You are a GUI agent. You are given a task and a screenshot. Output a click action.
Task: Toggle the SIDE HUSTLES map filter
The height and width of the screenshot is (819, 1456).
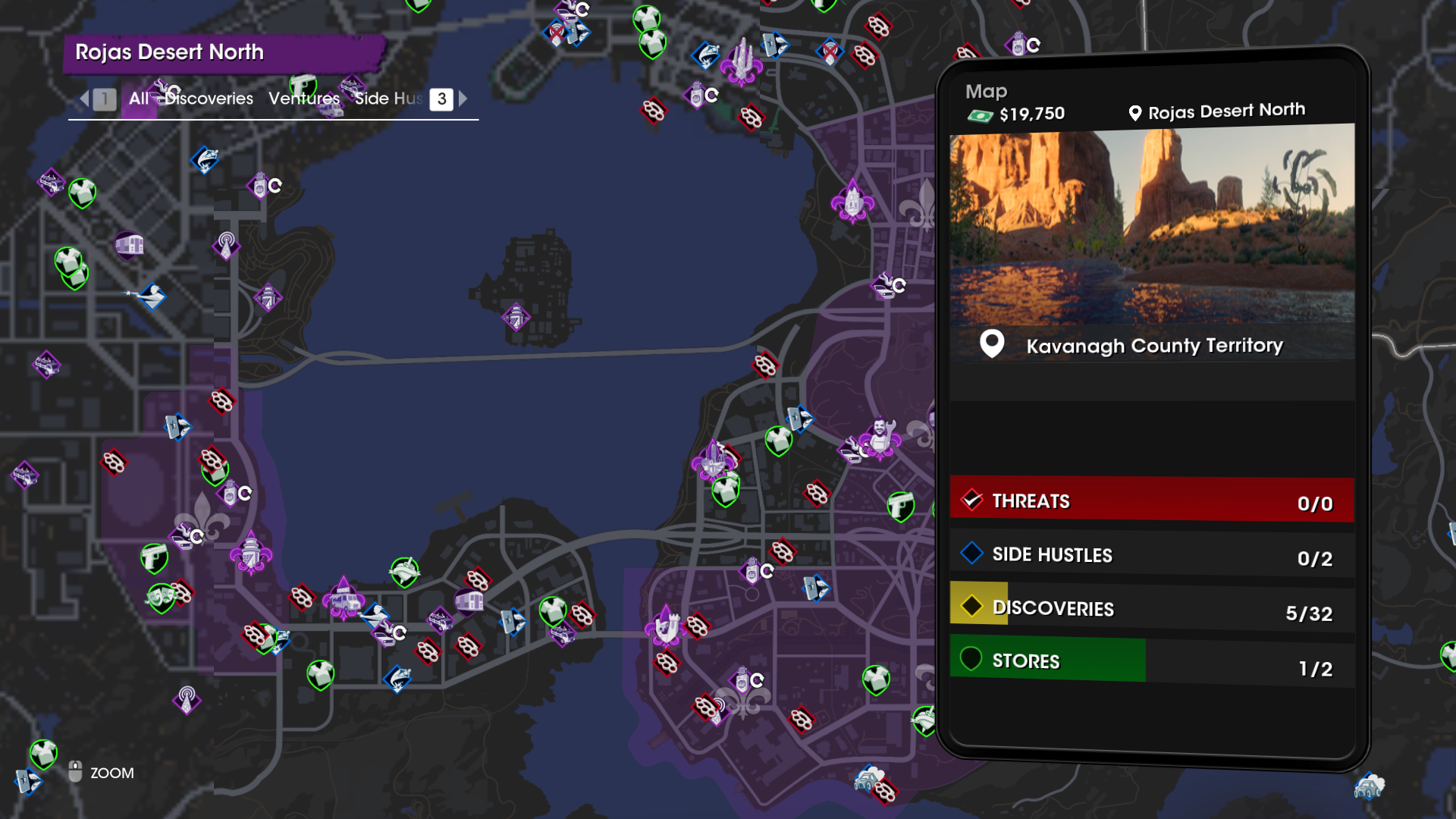pos(1149,554)
